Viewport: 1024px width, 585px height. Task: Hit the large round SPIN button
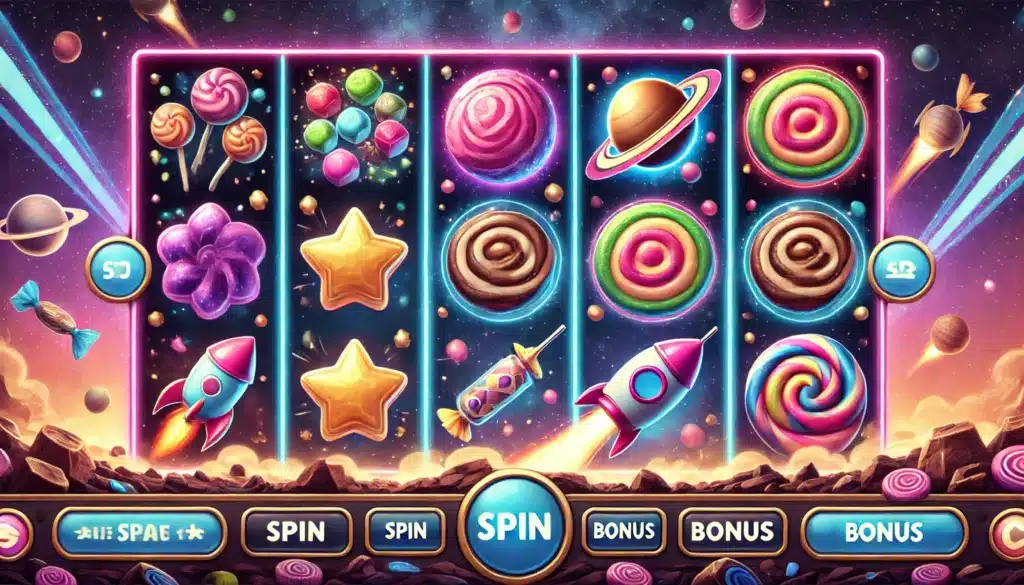pos(514,525)
